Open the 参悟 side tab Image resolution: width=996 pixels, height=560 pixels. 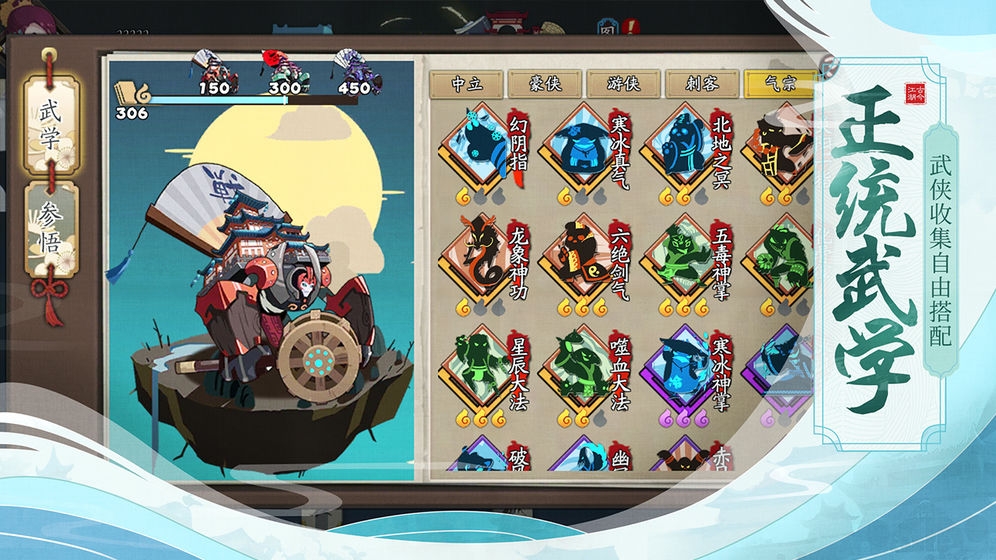tap(50, 229)
